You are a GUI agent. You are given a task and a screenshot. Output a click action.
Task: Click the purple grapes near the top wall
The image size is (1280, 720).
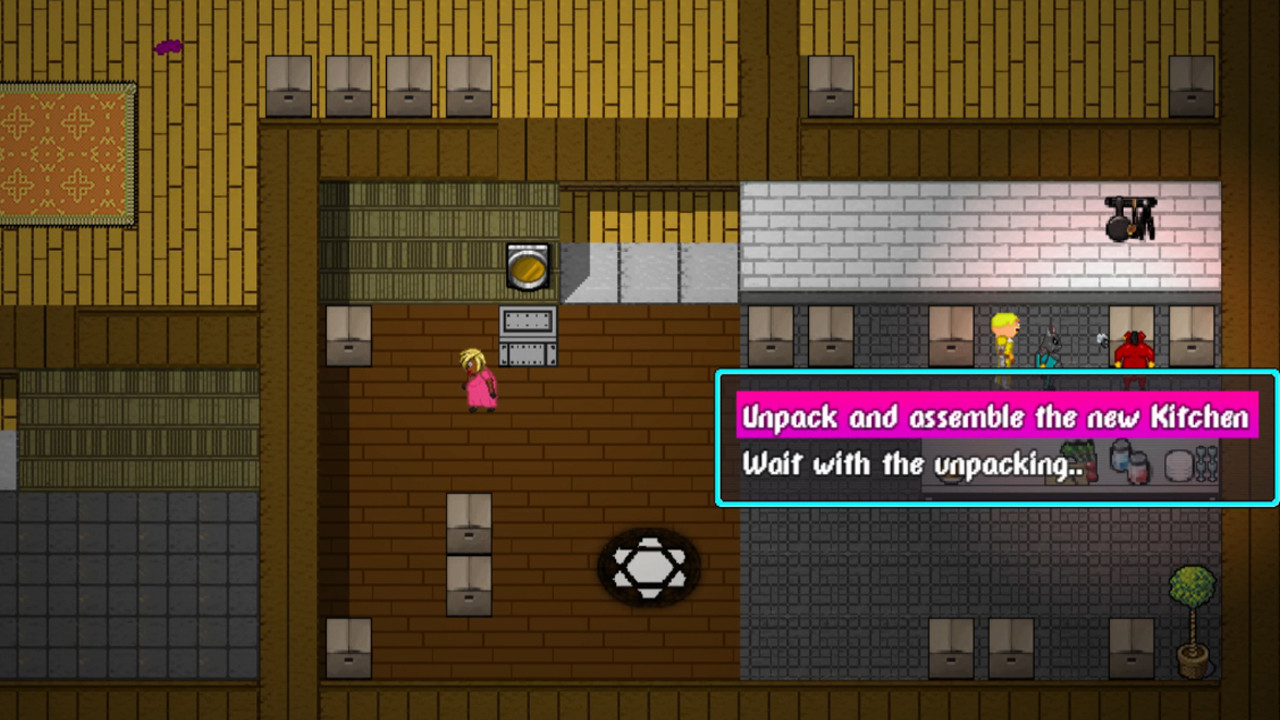pos(167,45)
